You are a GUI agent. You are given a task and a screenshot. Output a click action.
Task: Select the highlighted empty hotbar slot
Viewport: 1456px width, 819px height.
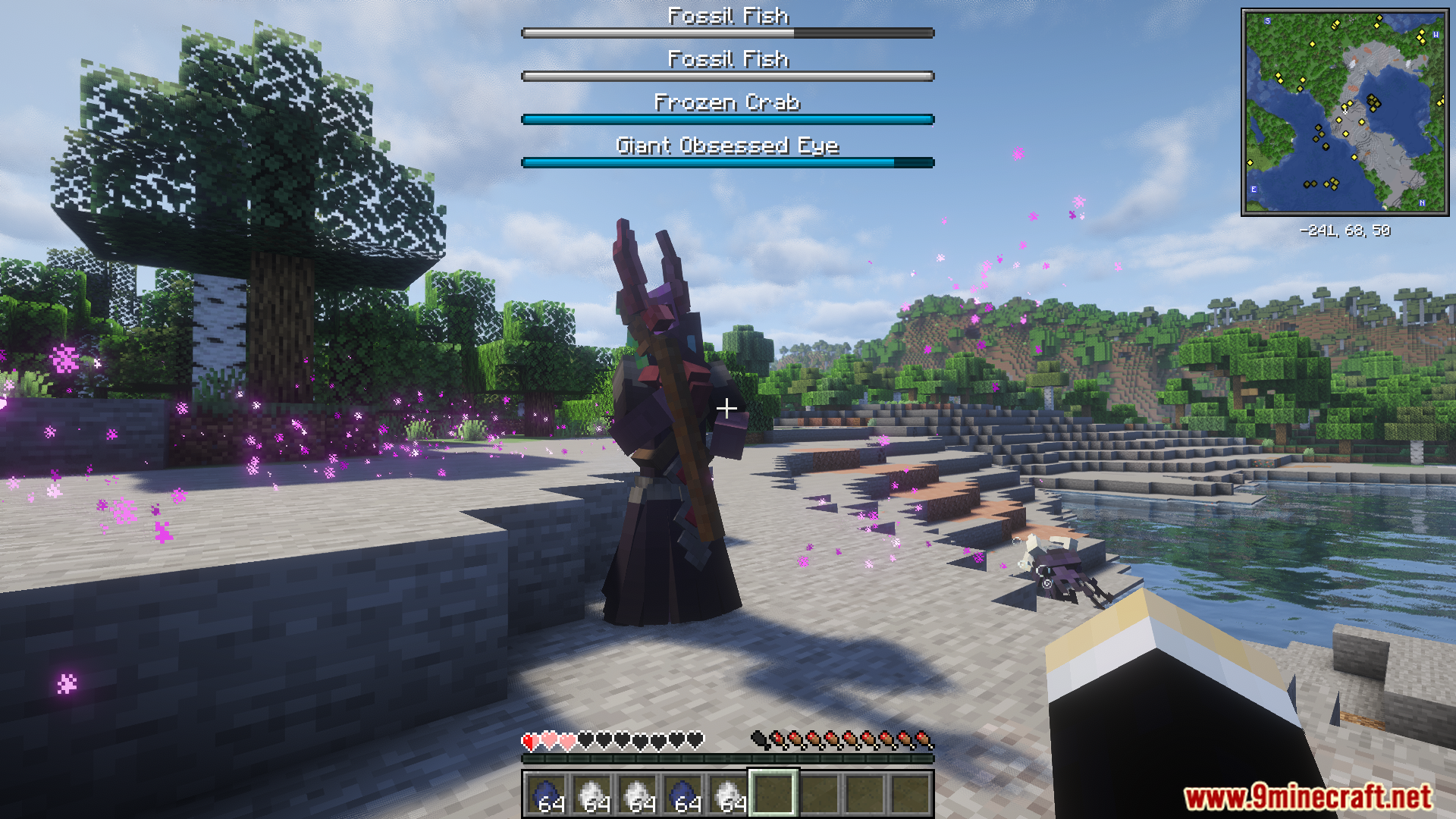[x=773, y=794]
